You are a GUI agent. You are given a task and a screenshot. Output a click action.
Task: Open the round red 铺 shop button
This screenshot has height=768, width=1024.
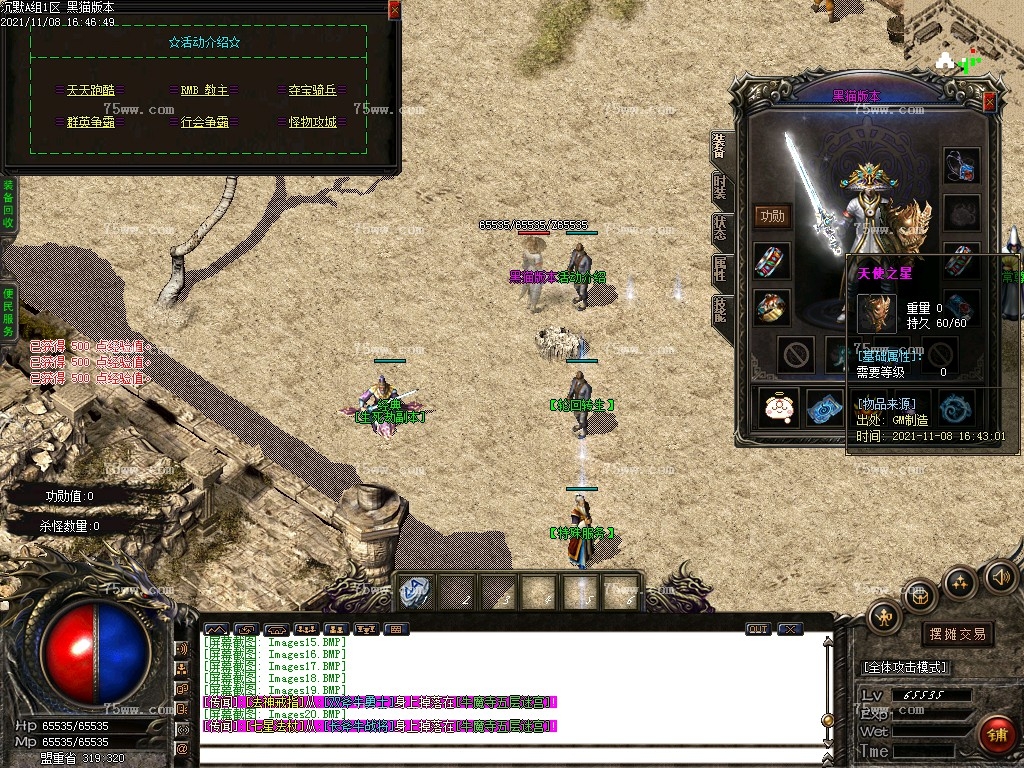pos(996,735)
